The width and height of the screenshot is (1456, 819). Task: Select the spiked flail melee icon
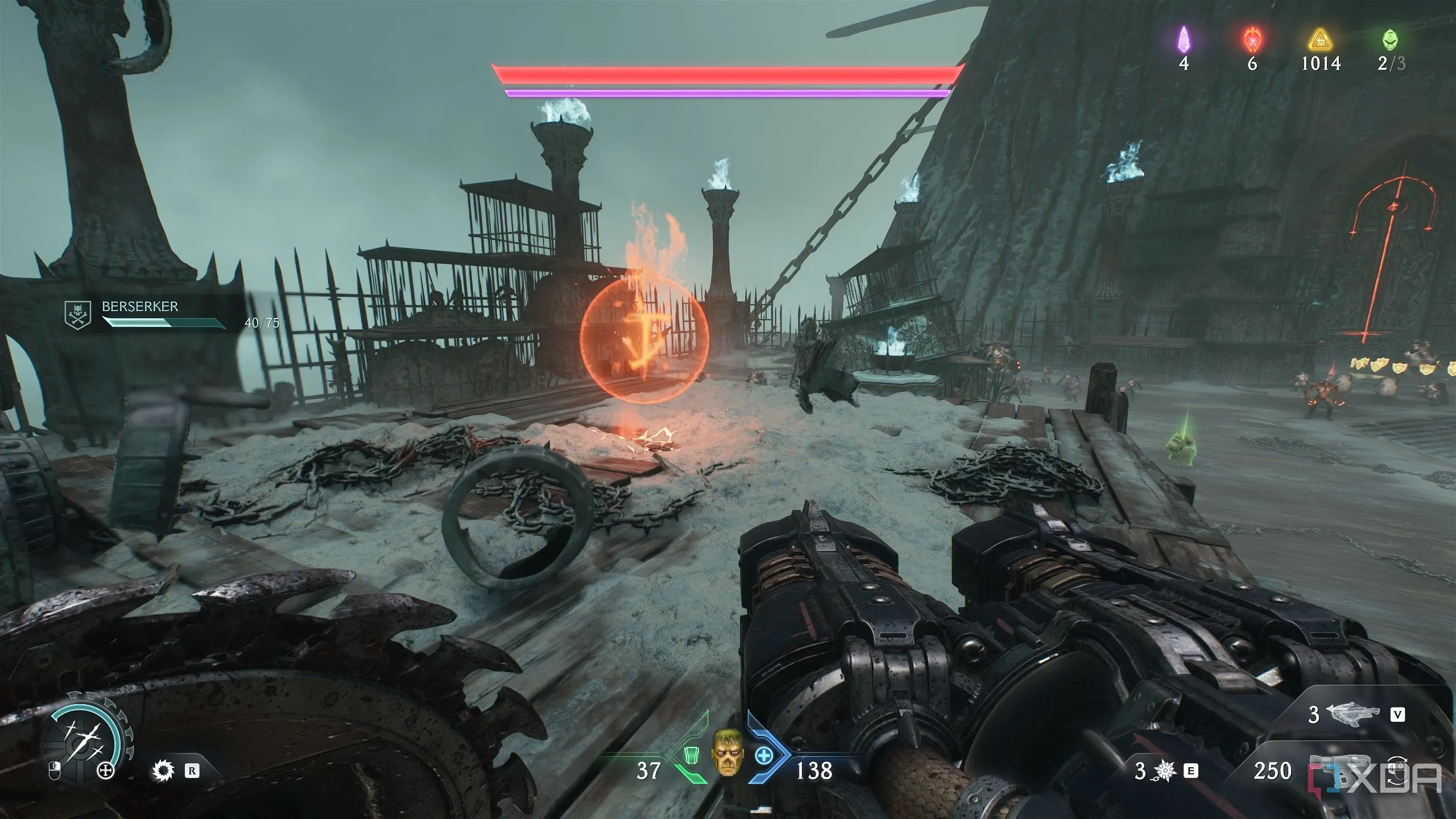(x=1165, y=771)
